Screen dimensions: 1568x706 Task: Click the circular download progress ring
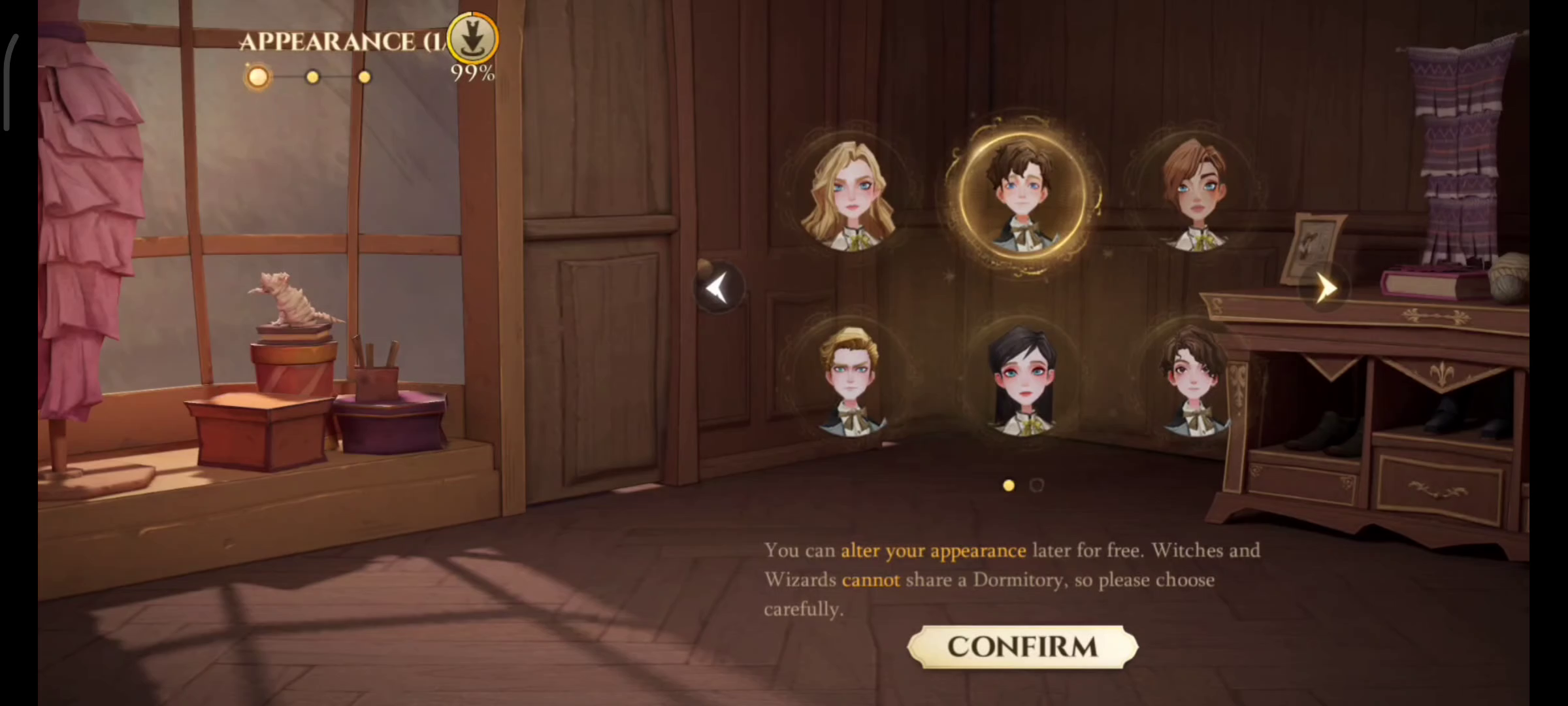point(472,37)
